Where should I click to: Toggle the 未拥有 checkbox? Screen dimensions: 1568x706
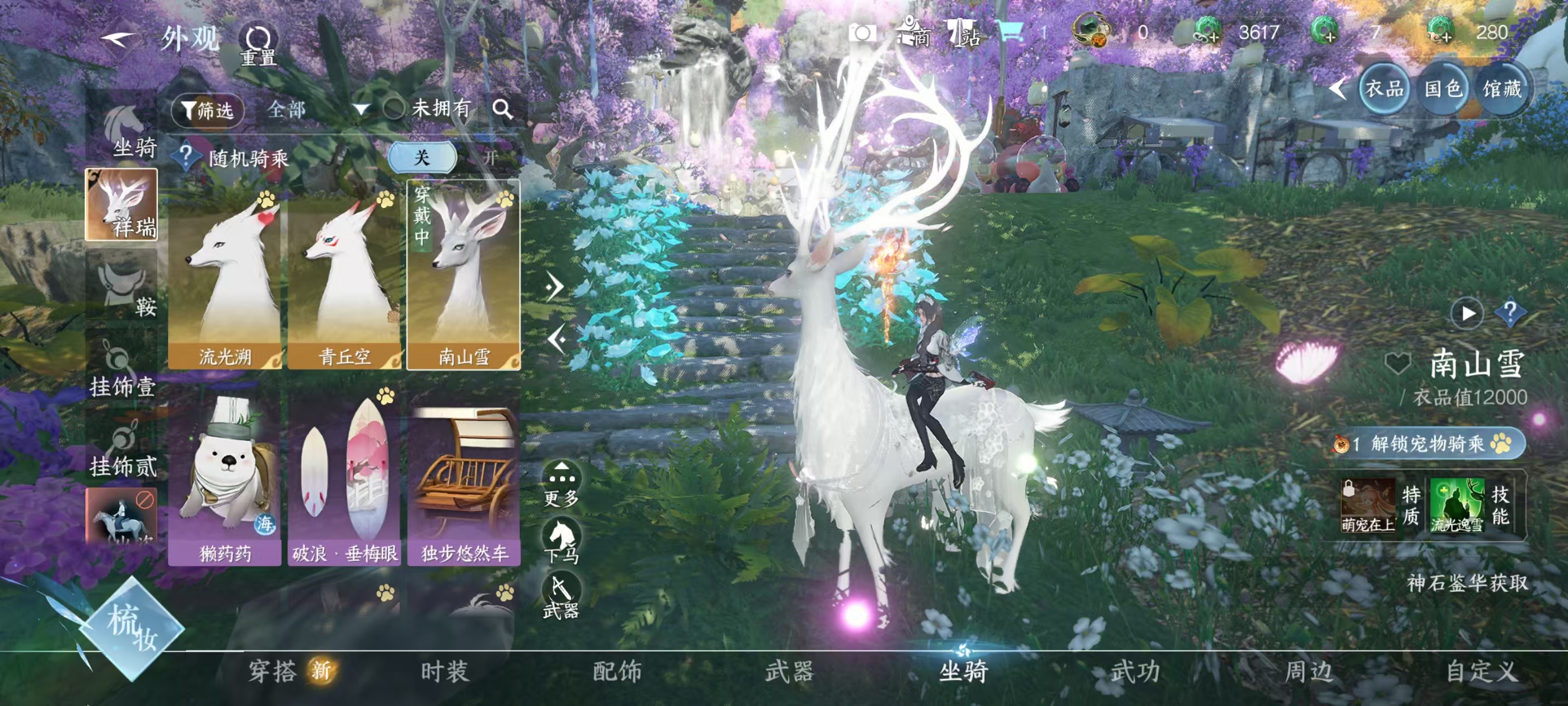click(394, 109)
